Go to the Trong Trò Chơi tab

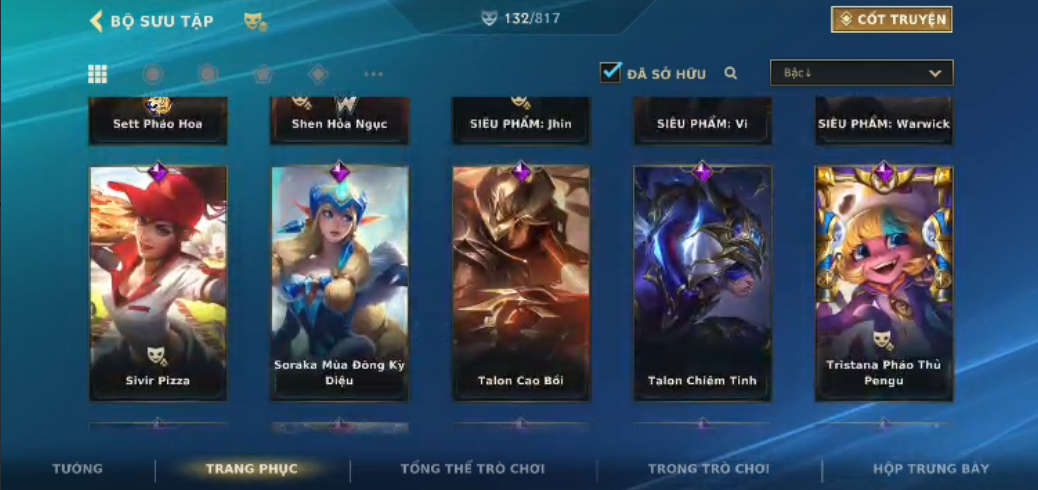[x=708, y=469]
